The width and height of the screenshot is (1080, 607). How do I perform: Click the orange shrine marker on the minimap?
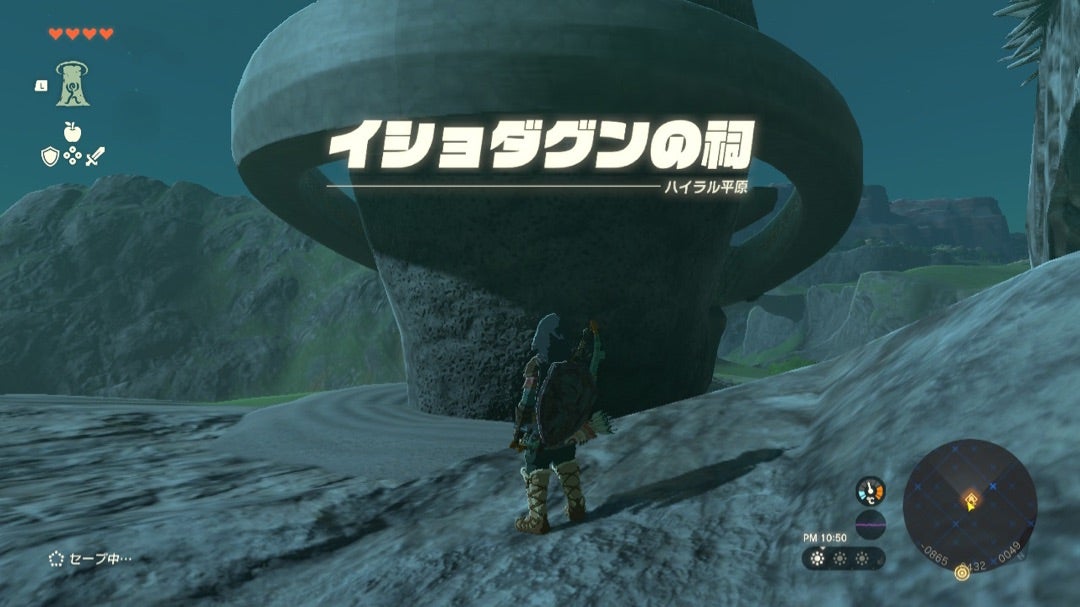pyautogui.click(x=968, y=497)
